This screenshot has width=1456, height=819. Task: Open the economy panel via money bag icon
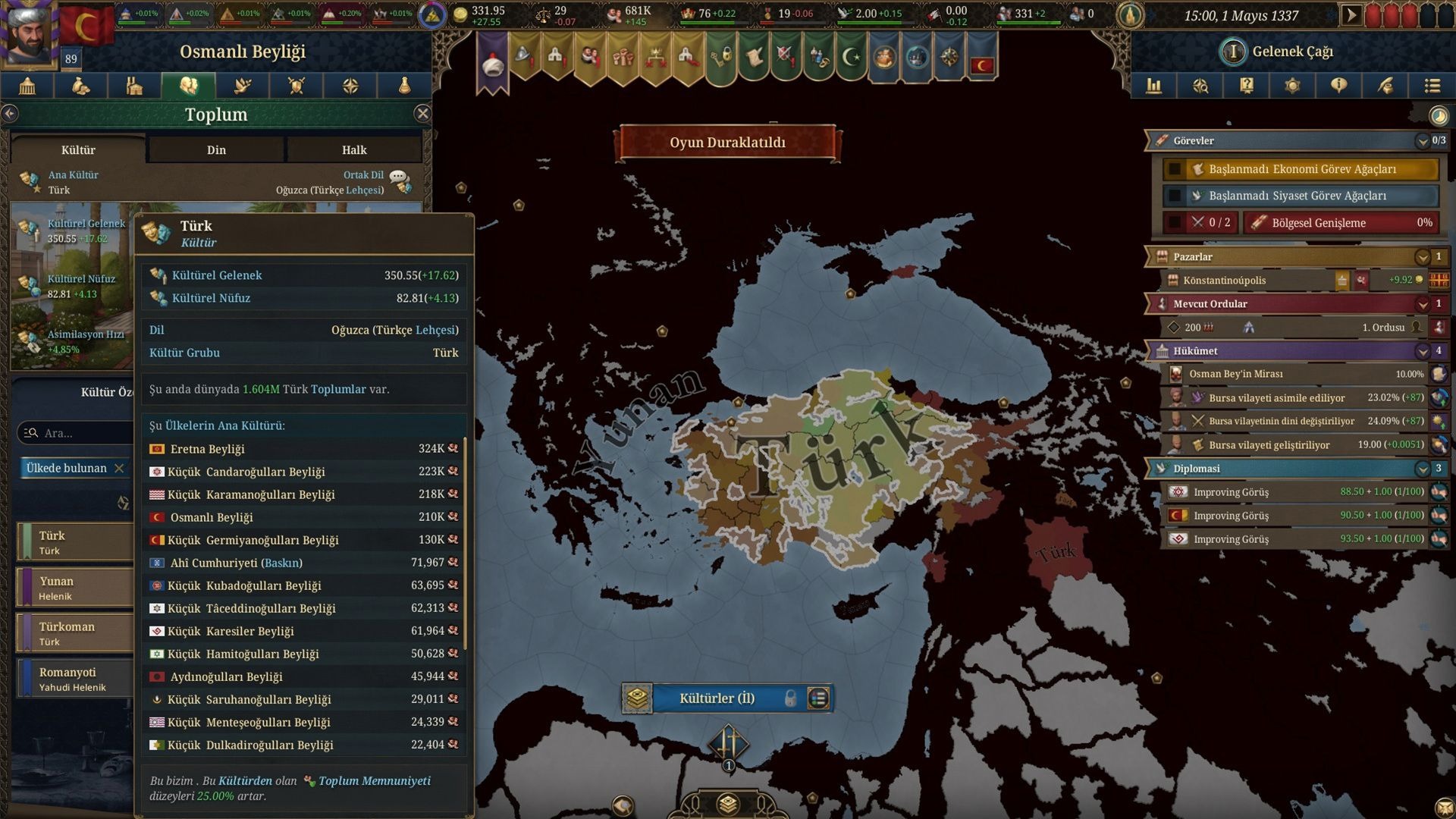click(x=80, y=86)
